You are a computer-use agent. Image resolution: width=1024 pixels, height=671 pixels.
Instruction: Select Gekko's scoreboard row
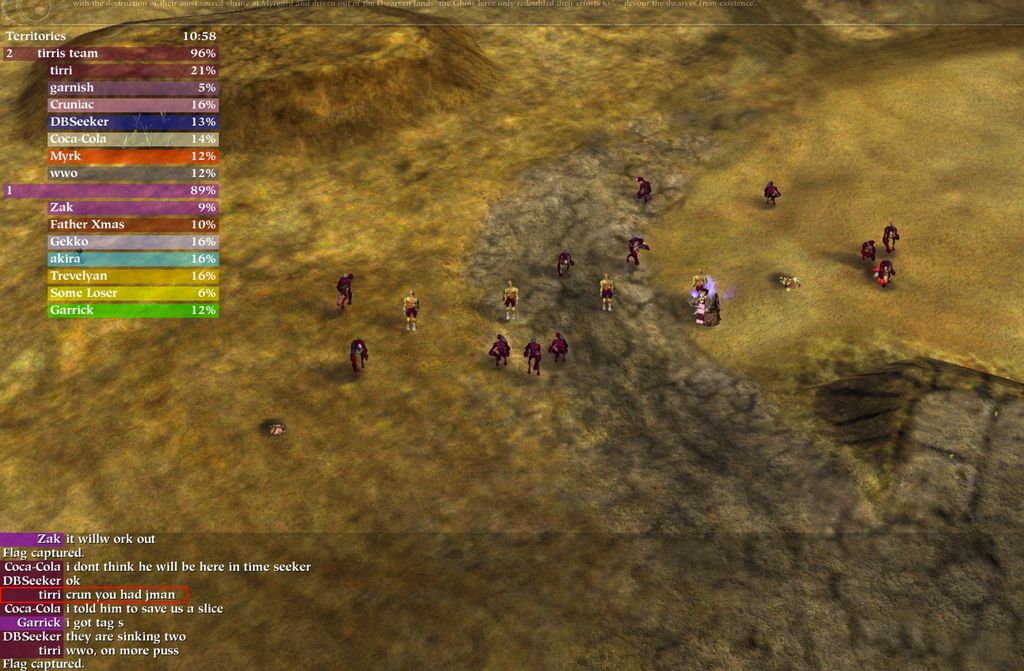pyautogui.click(x=132, y=241)
